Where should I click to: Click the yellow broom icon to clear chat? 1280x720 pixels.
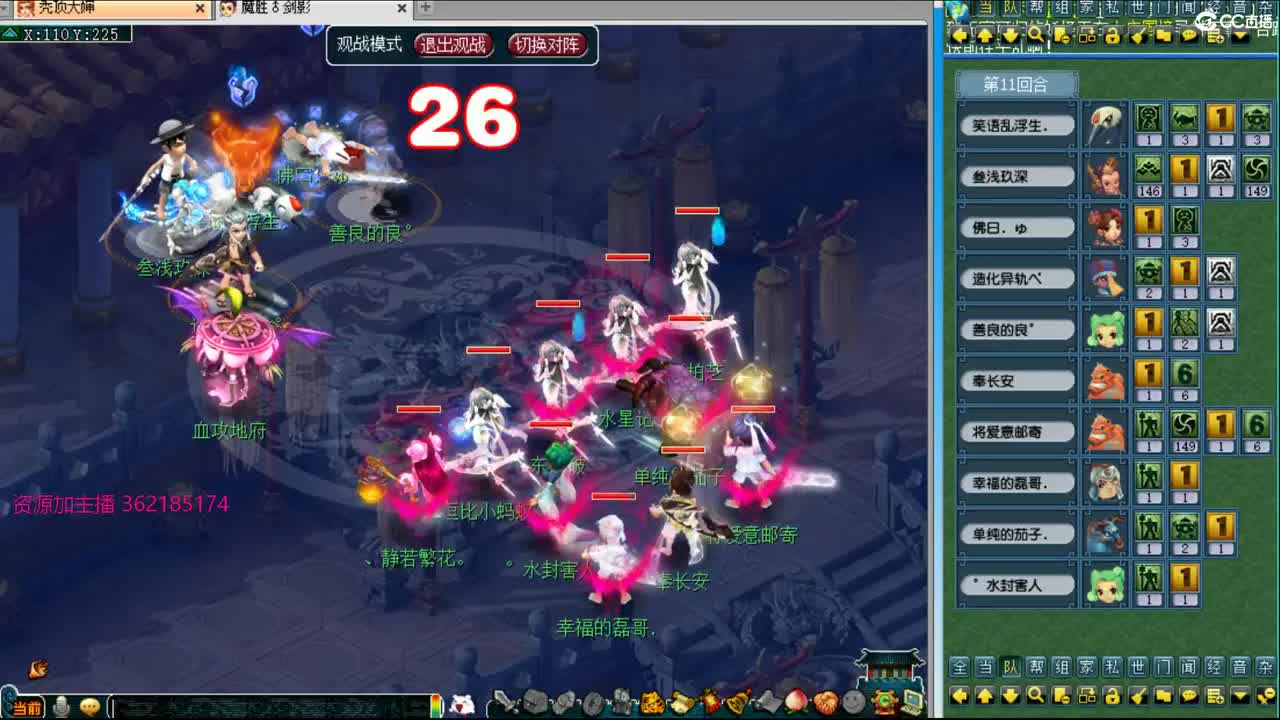tap(1138, 696)
